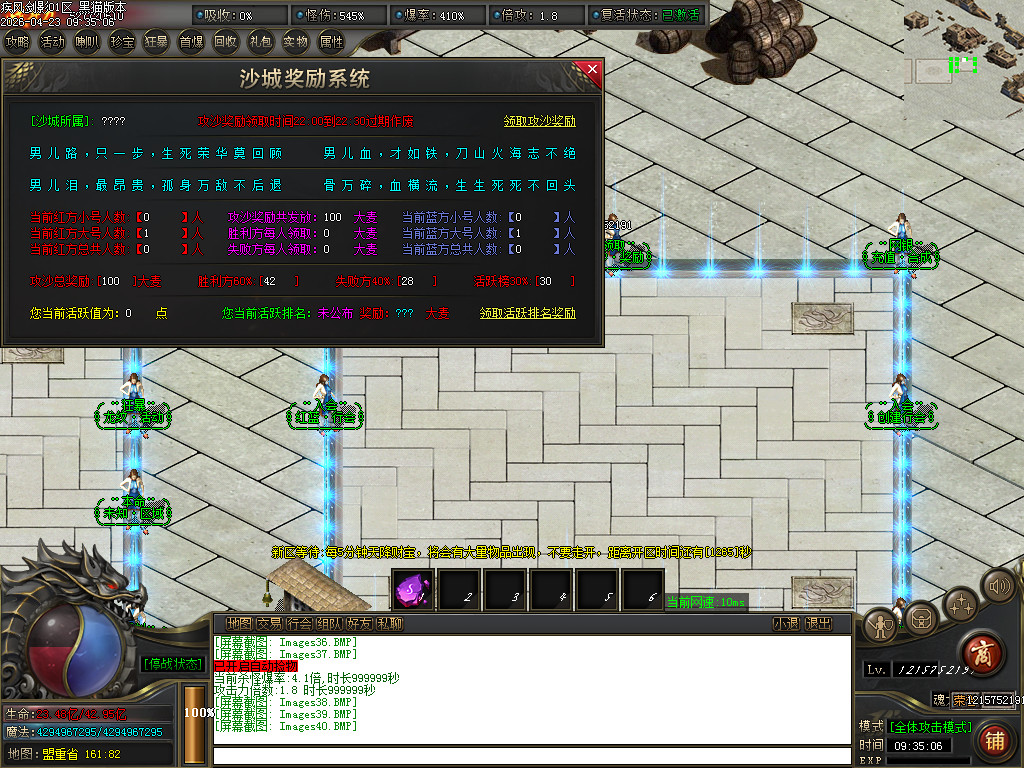Open the 首爆 first-drop menu

(191, 42)
